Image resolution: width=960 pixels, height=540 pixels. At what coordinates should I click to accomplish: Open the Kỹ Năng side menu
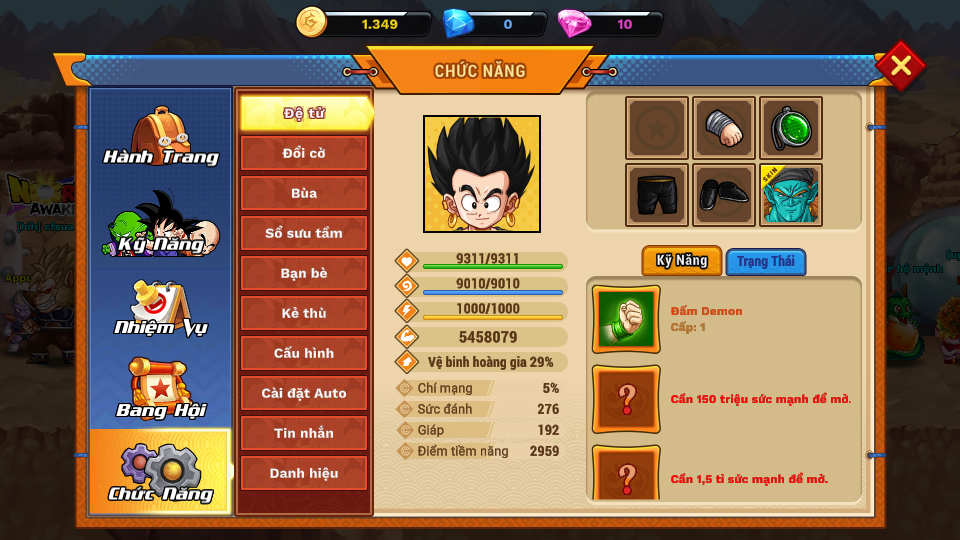[160, 224]
